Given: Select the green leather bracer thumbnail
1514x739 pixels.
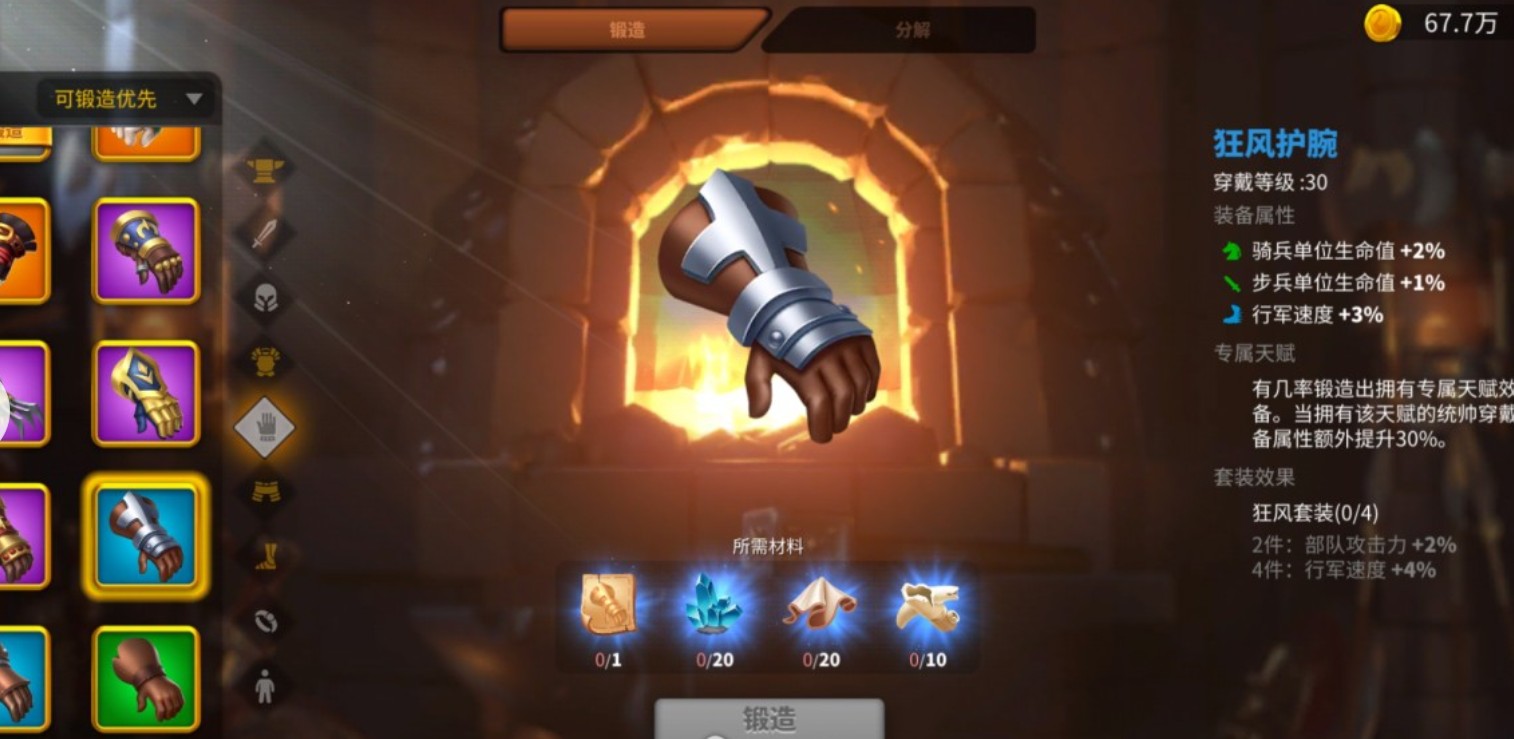Looking at the screenshot, I should (x=146, y=678).
